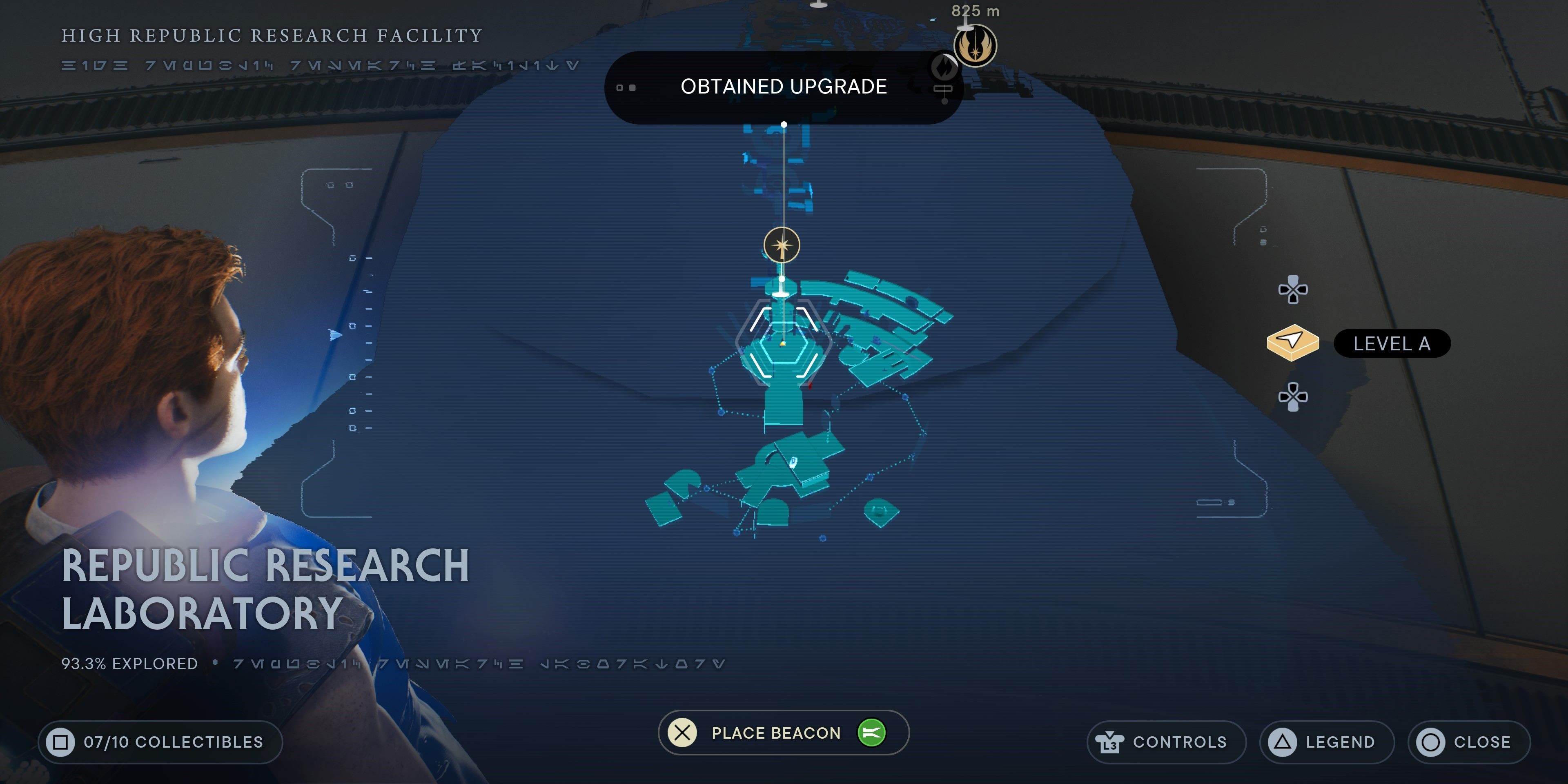1568x784 pixels.
Task: Click the Jedi emblem objective marker
Action: [975, 46]
